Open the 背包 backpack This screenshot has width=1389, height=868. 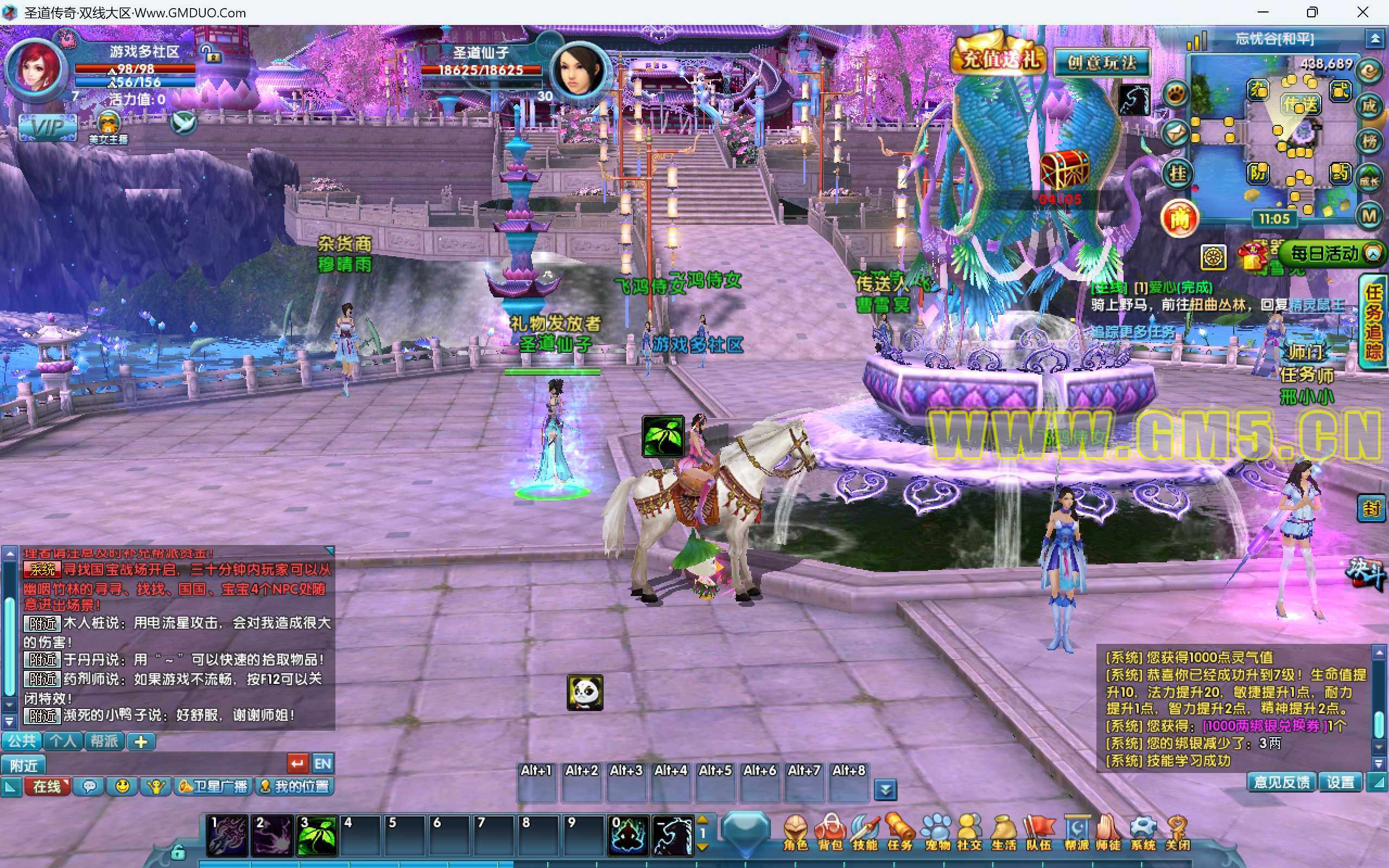tap(830, 832)
